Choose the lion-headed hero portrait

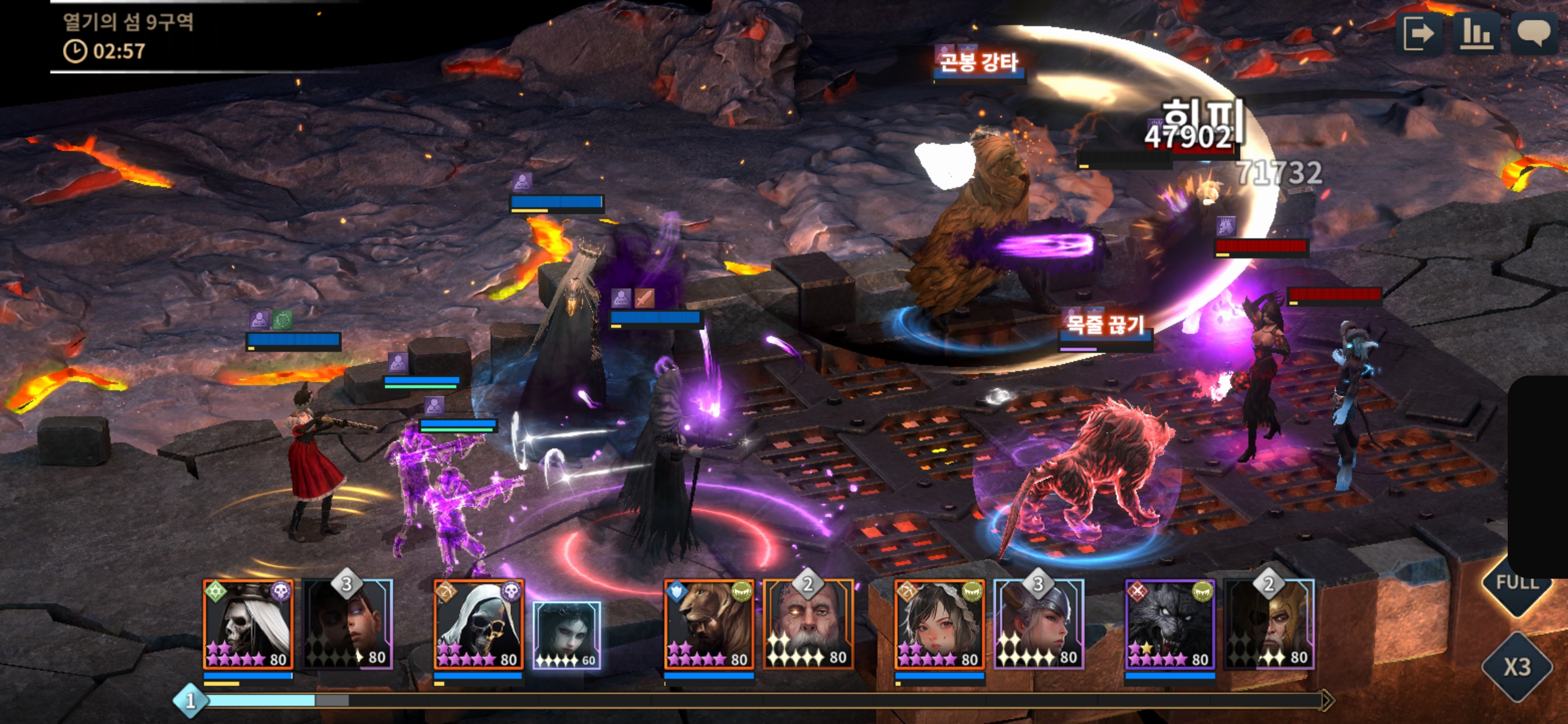[x=709, y=625]
